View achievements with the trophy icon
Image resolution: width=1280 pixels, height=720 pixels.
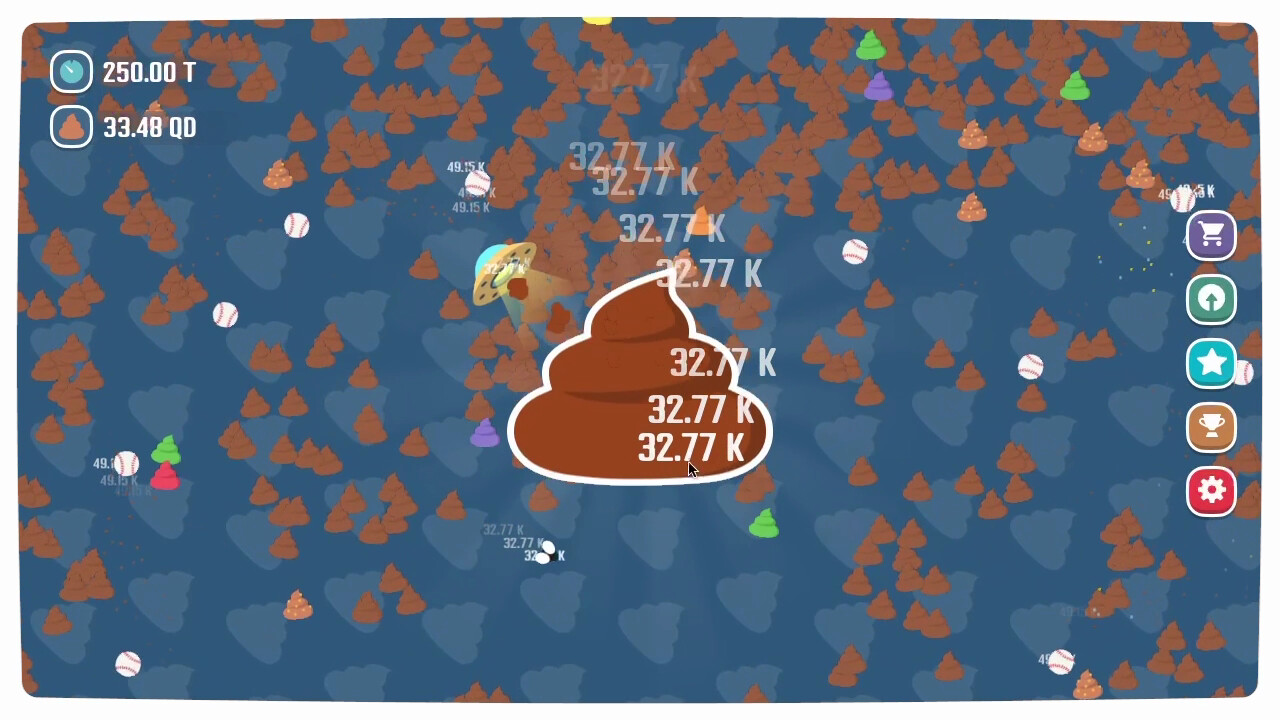[x=1210, y=428]
